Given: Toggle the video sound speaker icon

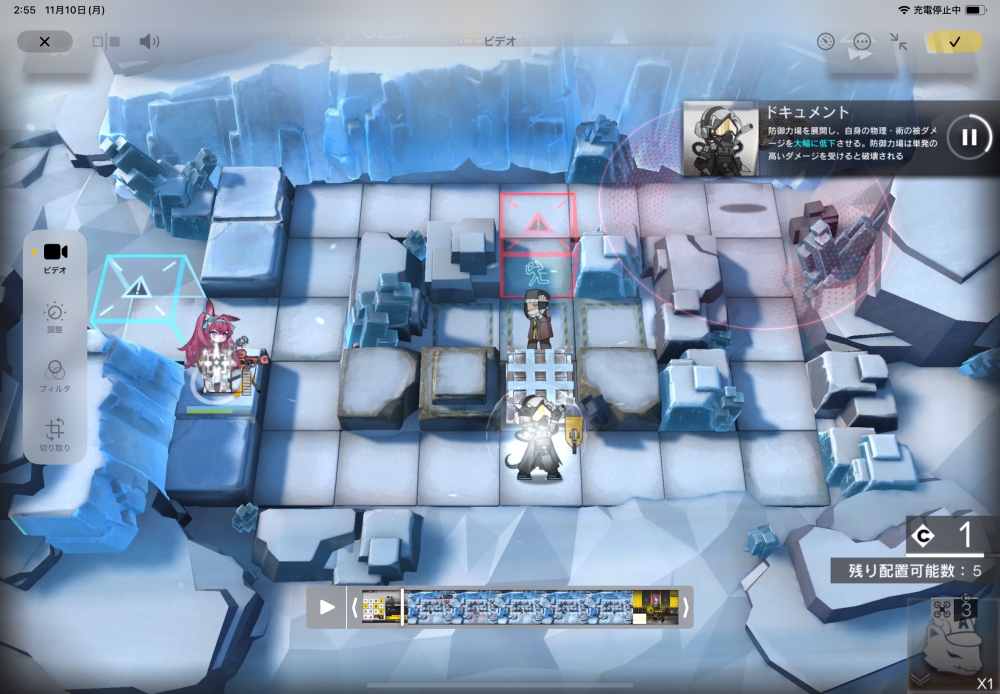Looking at the screenshot, I should [149, 42].
